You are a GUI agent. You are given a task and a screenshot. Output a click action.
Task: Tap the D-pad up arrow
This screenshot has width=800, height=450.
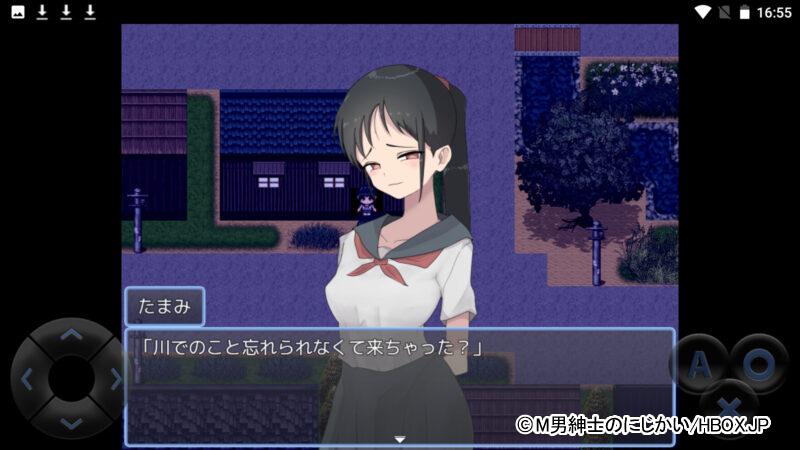coord(70,335)
